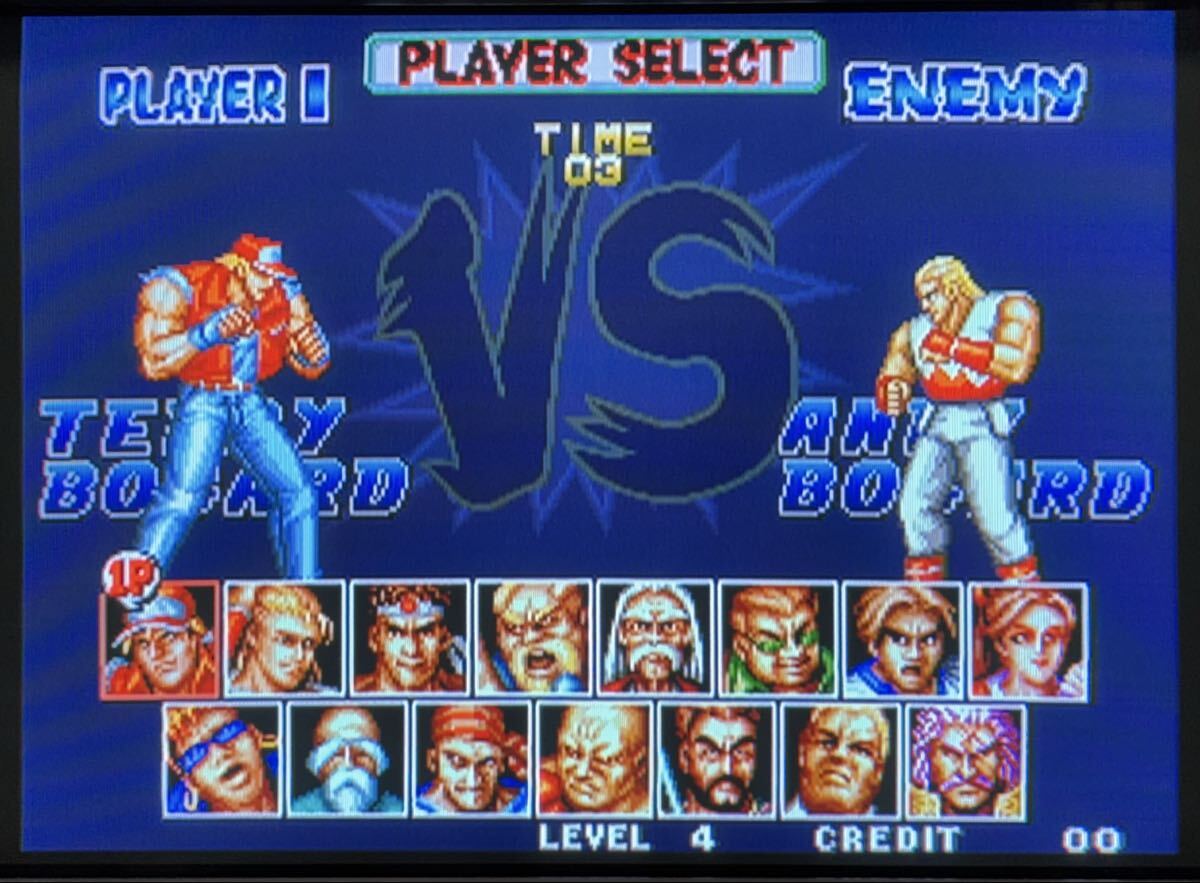Pick Cheng Sinzan with green sunglasses

pos(777,639)
